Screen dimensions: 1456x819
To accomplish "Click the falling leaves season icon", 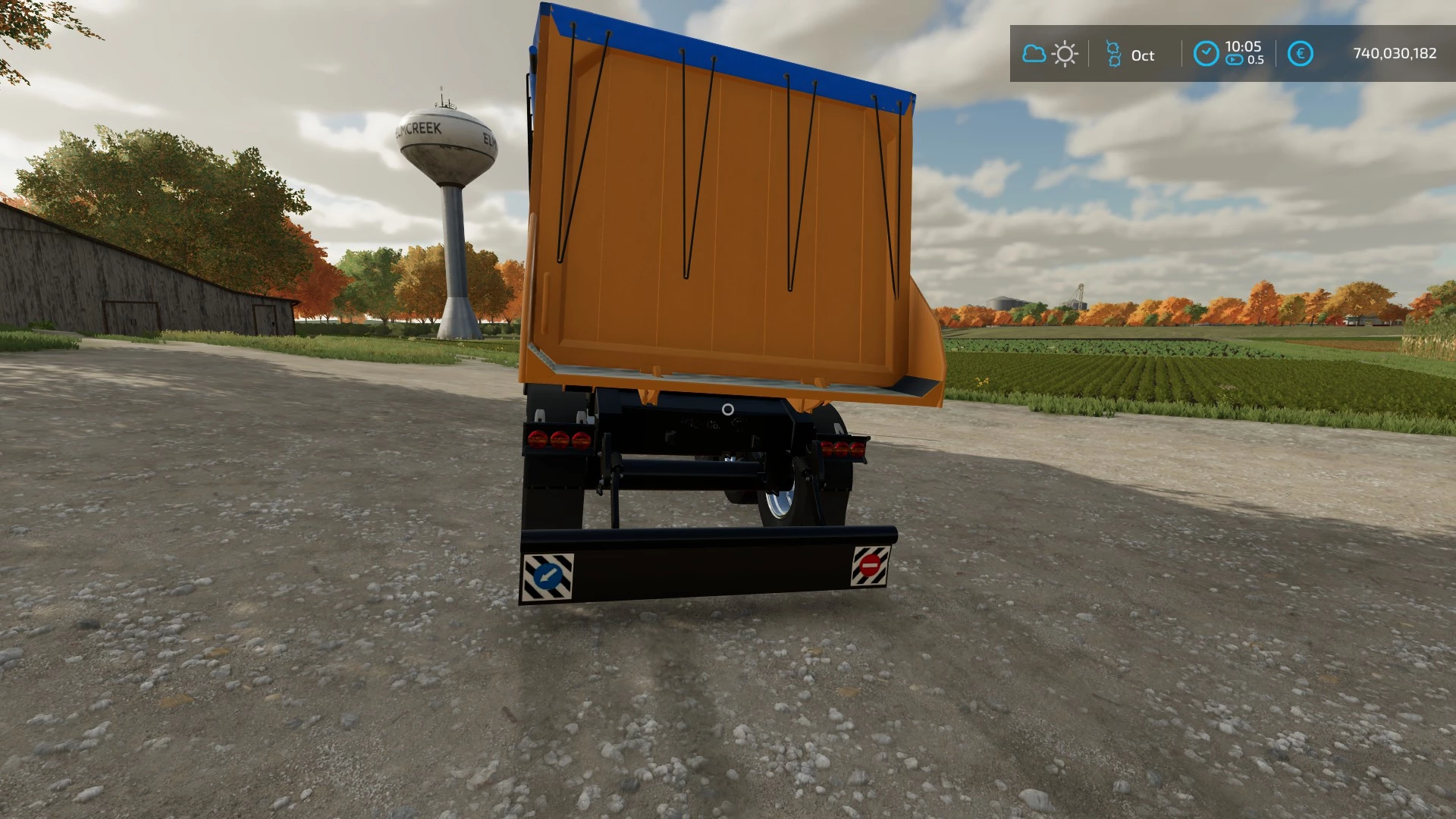I will click(1112, 54).
